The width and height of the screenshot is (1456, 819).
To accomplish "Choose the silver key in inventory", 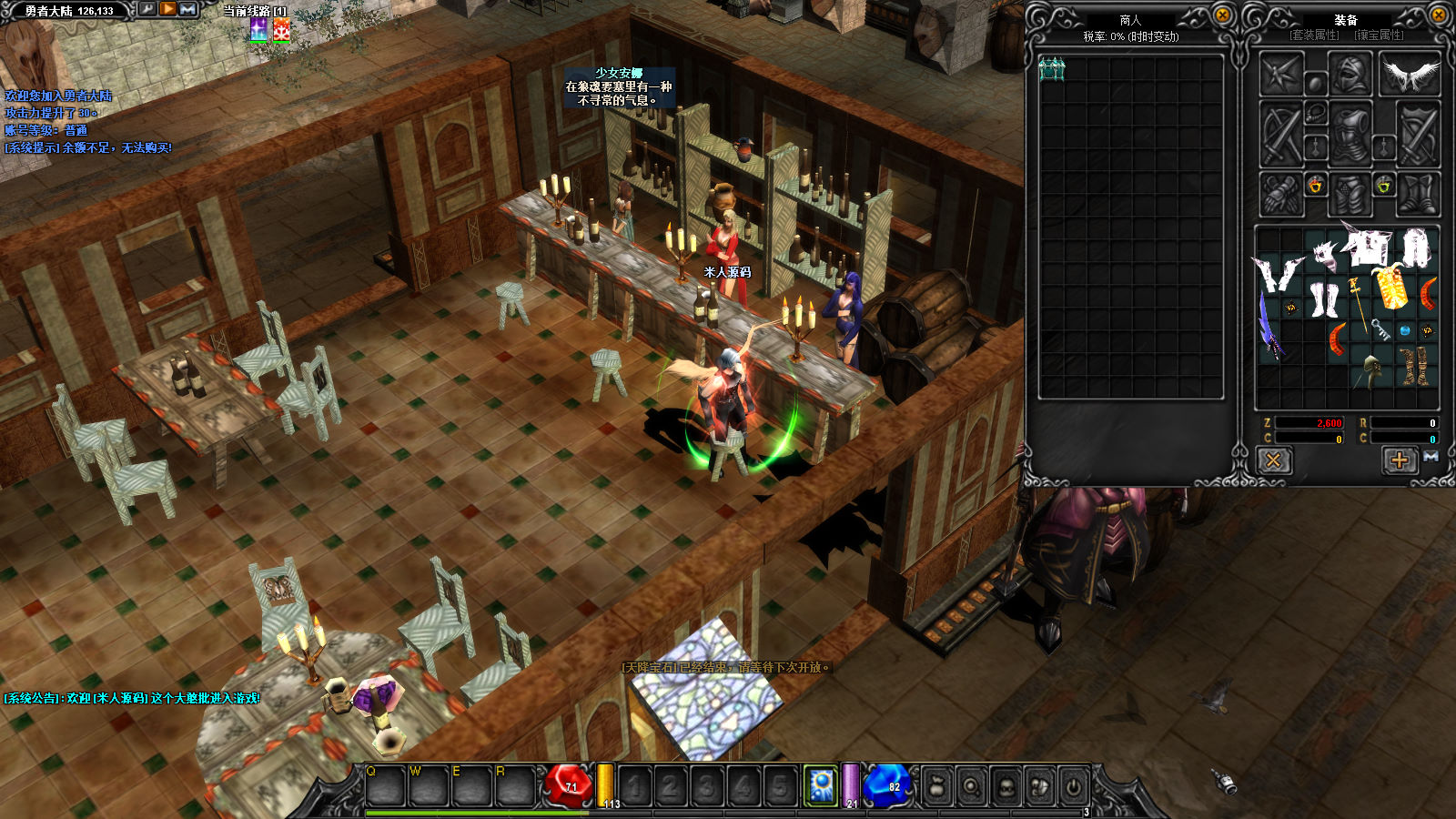I will click(x=1380, y=329).
